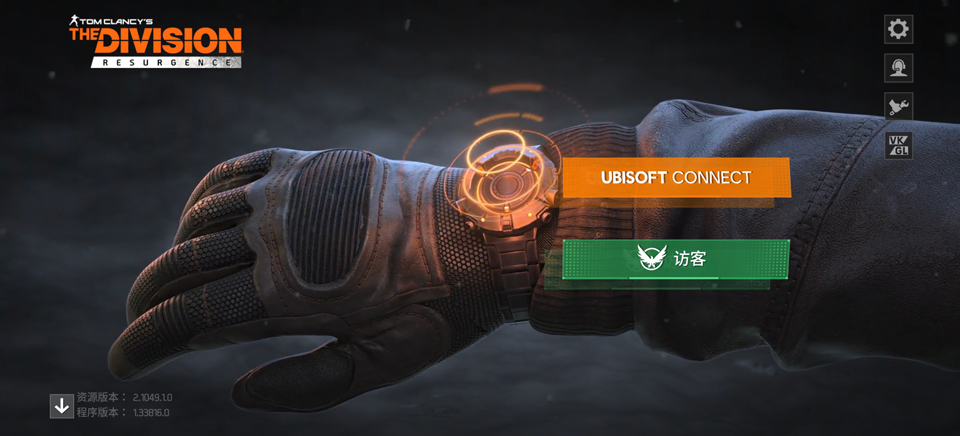Log in with Ubisoft Connect
The width and height of the screenshot is (960, 436).
click(x=676, y=178)
